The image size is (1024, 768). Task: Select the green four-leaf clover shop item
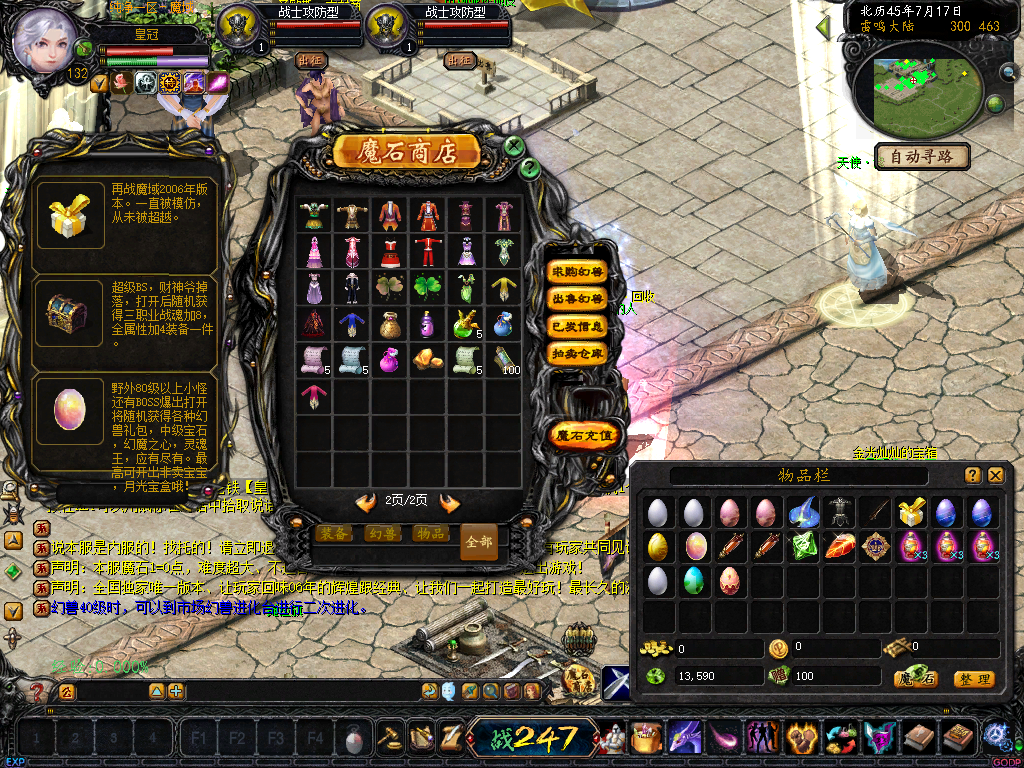pyautogui.click(x=427, y=287)
